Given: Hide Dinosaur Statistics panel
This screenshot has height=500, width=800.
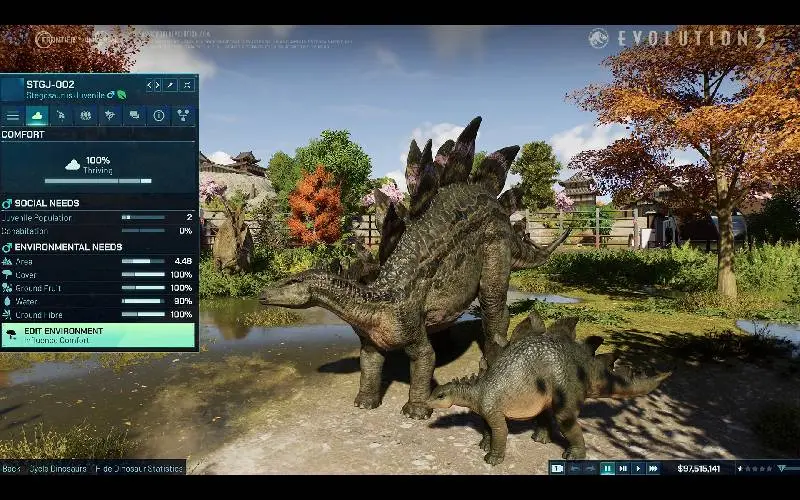Looking at the screenshot, I should (138, 468).
